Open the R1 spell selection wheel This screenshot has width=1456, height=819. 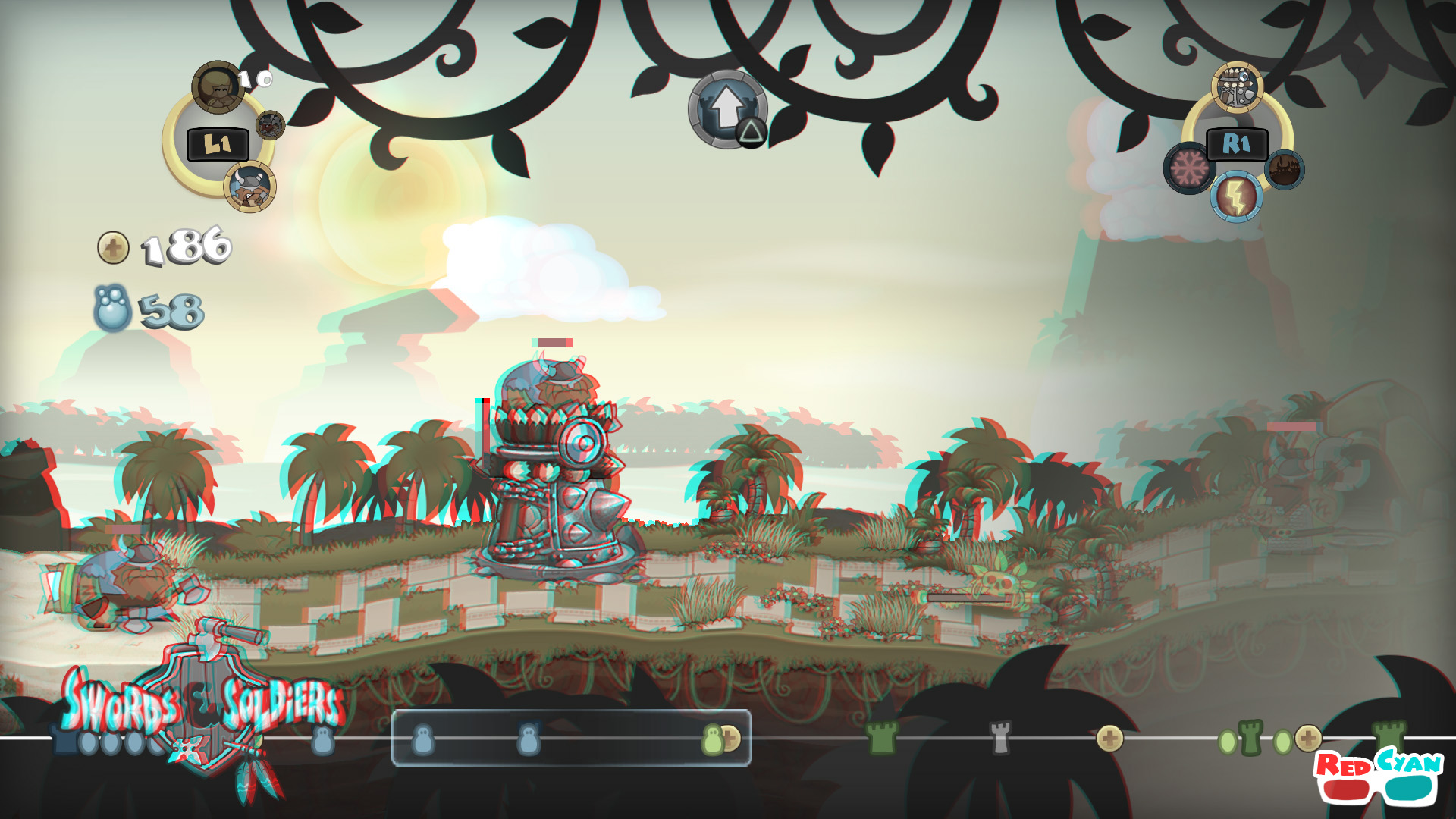click(1238, 143)
